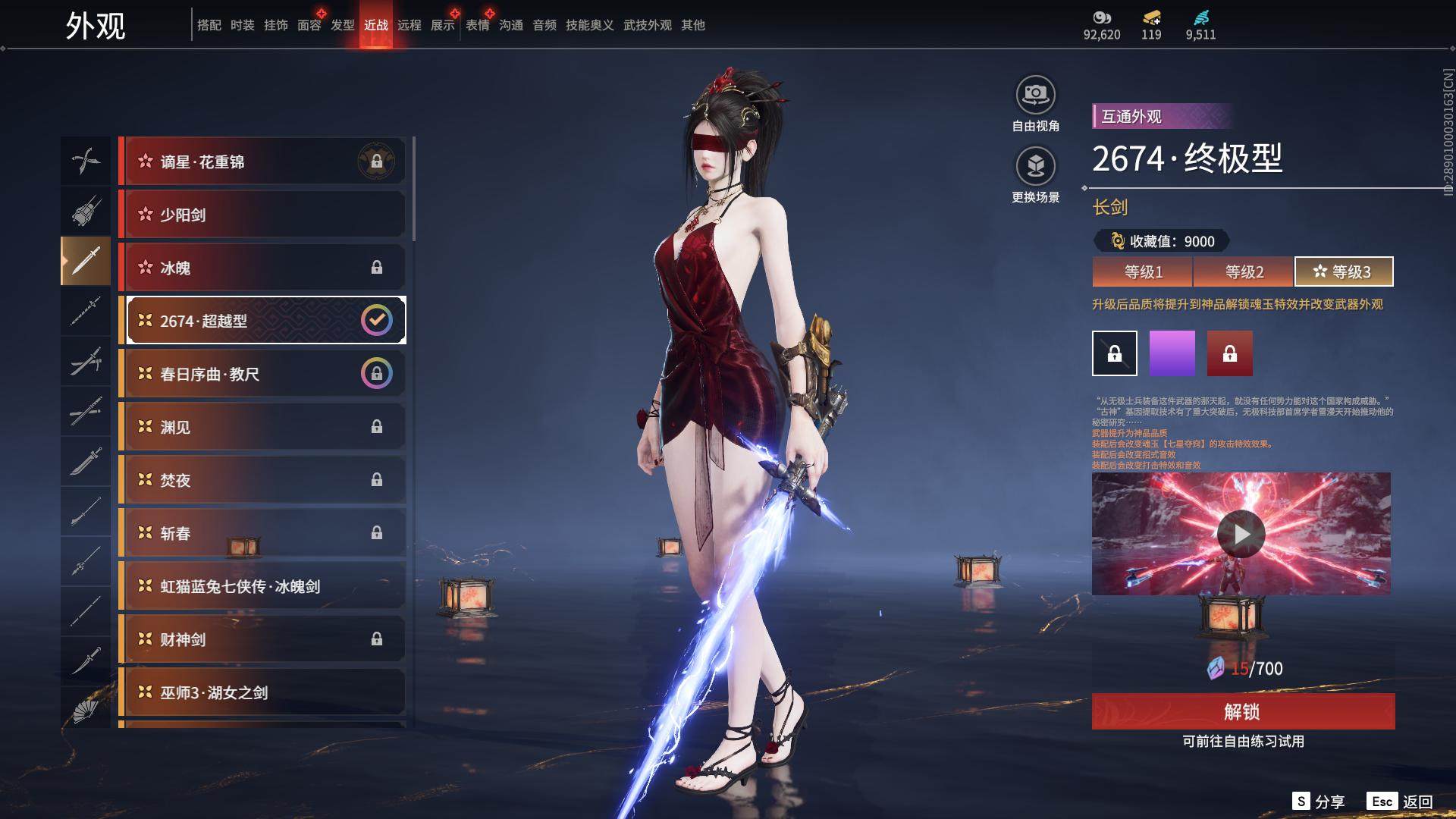Select the 远程 ranged weapons tab
This screenshot has width=1456, height=819.
pos(409,25)
